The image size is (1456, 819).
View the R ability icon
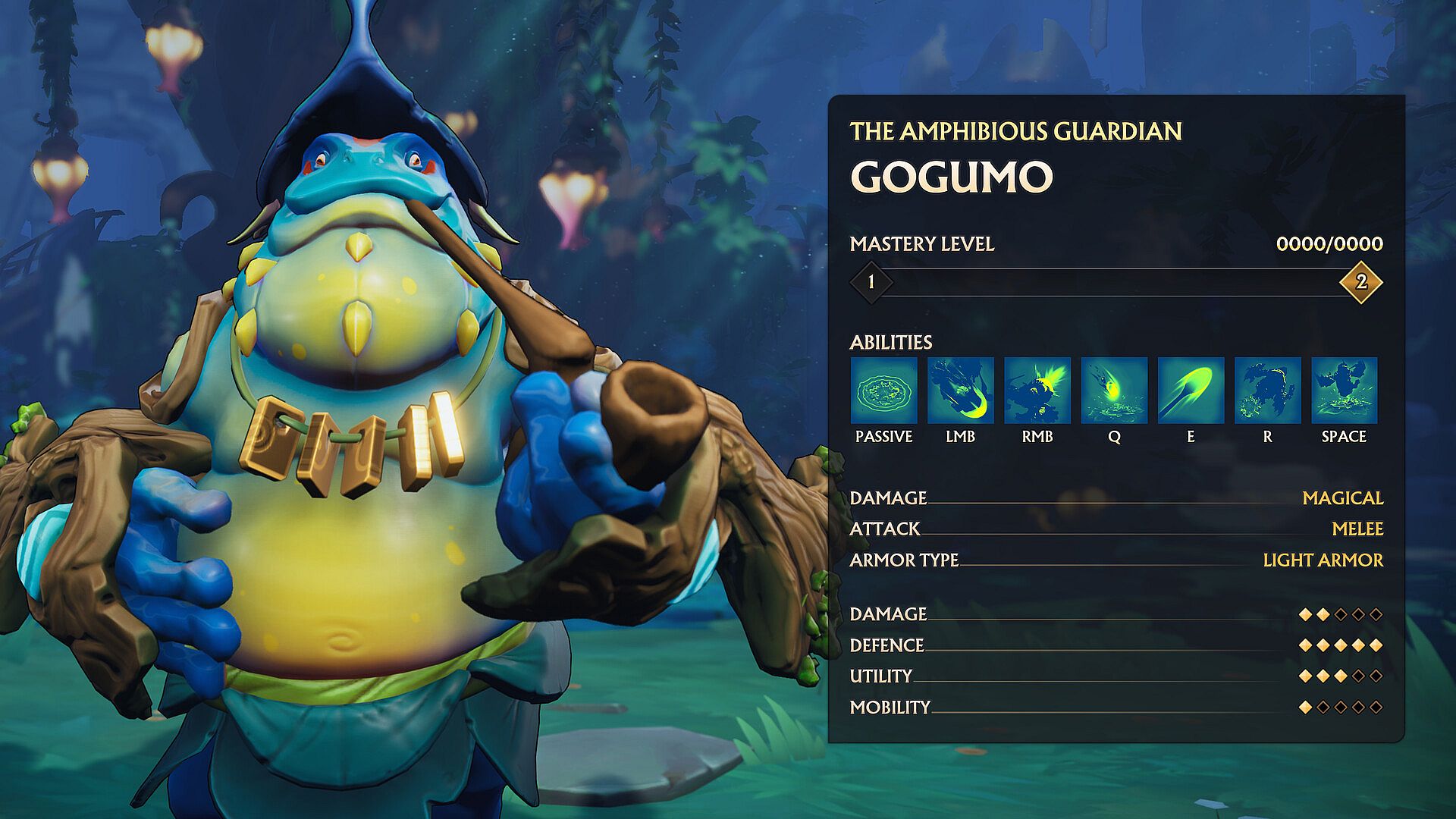[x=1267, y=391]
